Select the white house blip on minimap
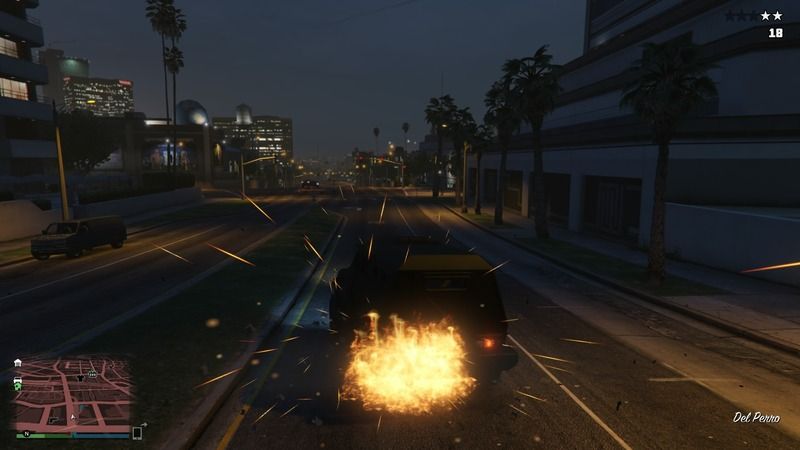 [x=18, y=362]
